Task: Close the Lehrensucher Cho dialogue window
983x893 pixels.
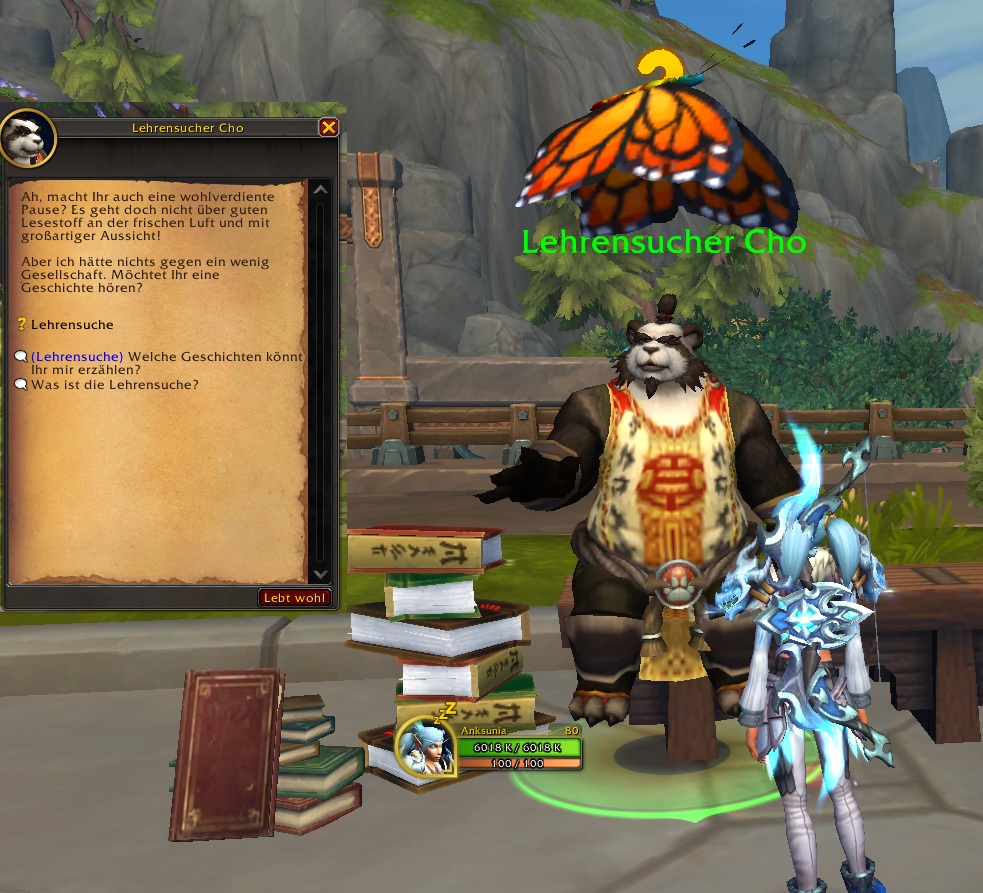Action: [328, 127]
